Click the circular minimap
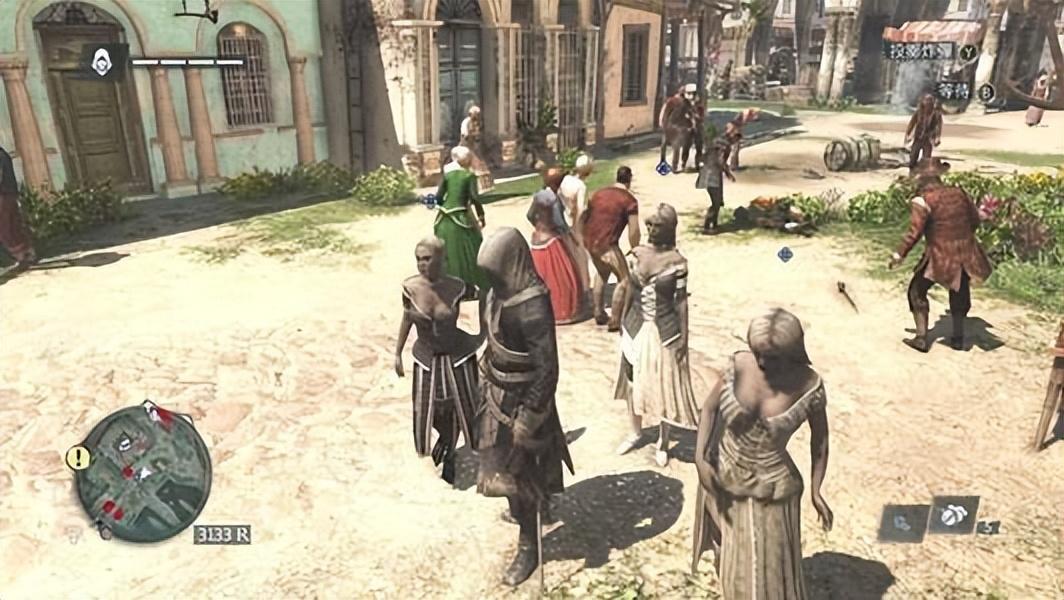The width and height of the screenshot is (1064, 600). pyautogui.click(x=143, y=471)
